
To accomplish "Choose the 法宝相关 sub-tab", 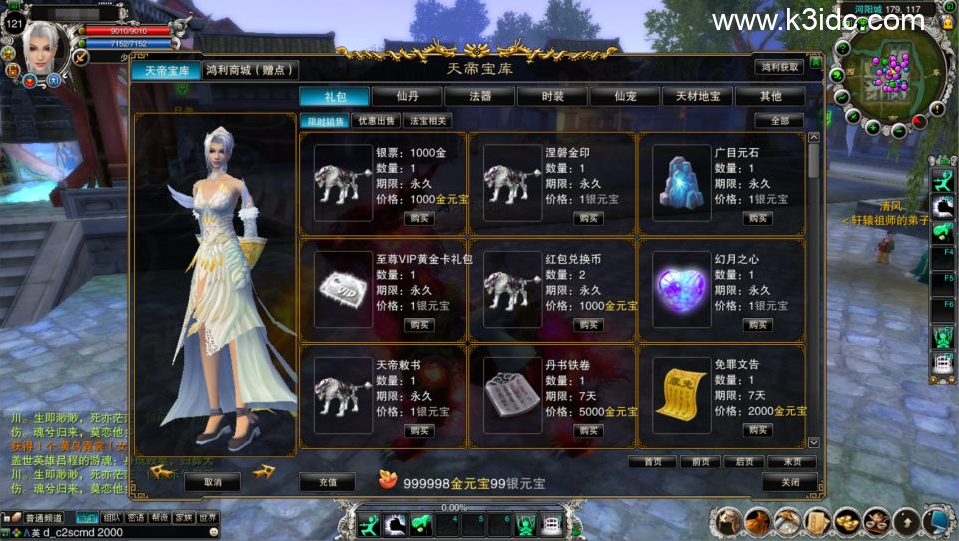I will point(427,121).
